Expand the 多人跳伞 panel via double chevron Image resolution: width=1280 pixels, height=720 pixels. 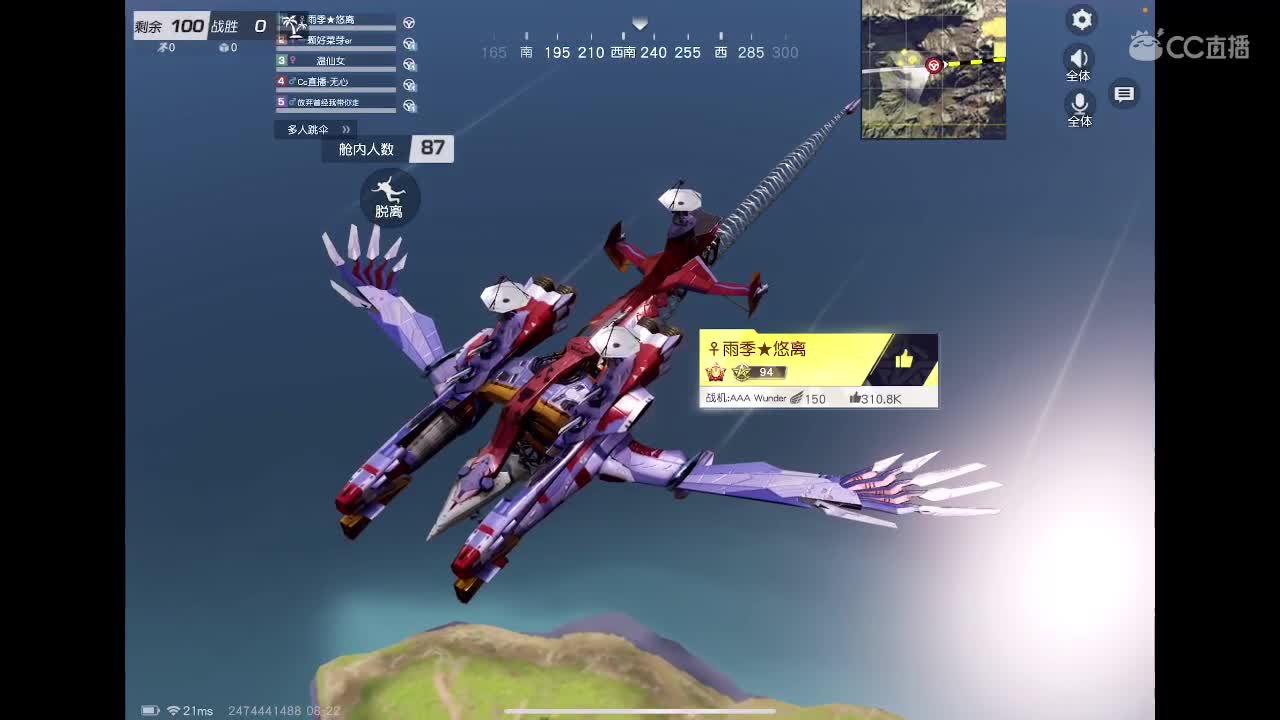point(345,129)
